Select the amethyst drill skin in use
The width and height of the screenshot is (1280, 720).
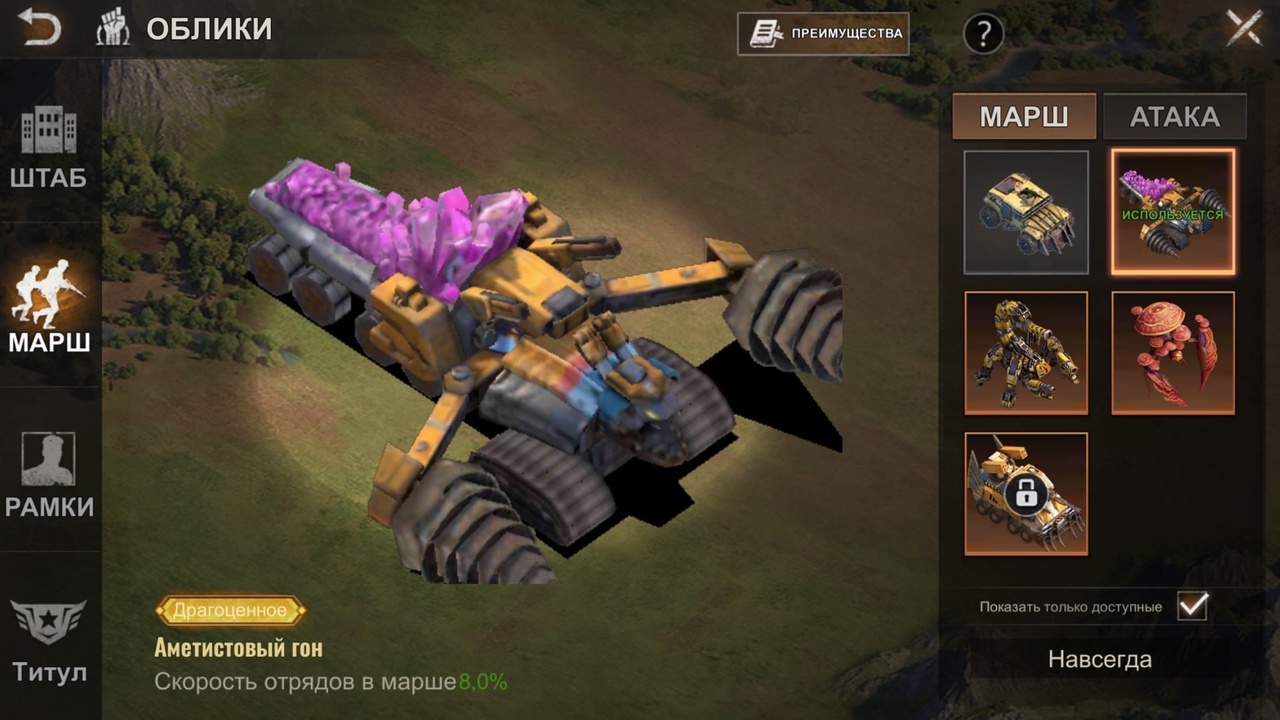(1173, 212)
